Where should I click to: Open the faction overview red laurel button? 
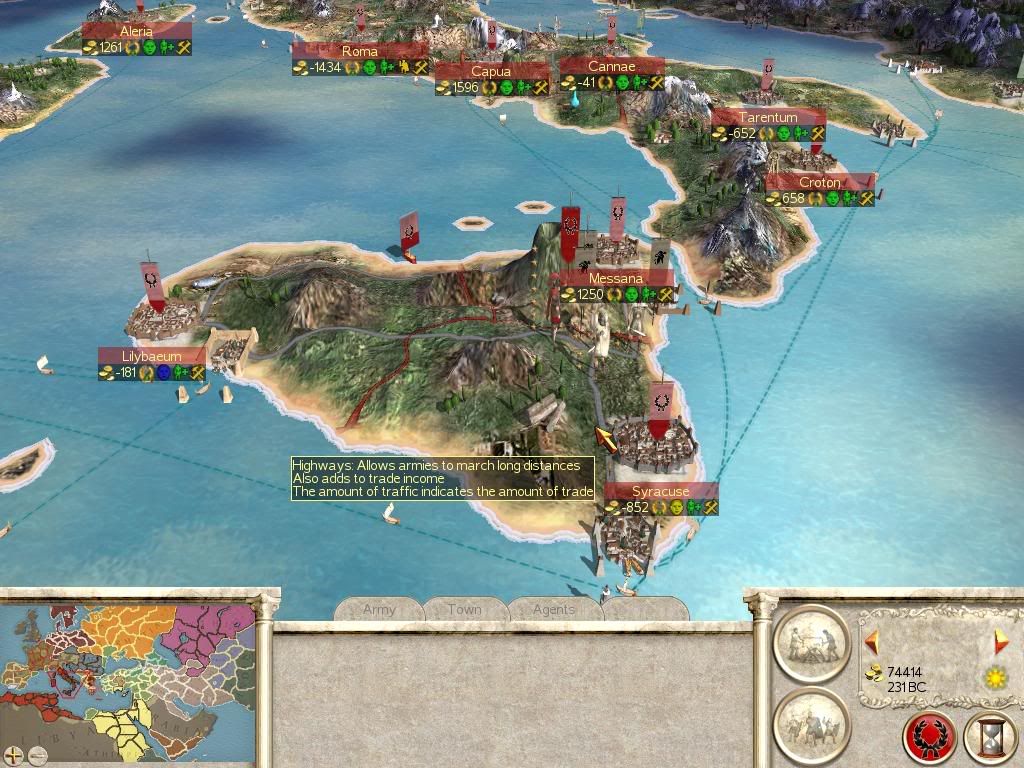tap(929, 737)
